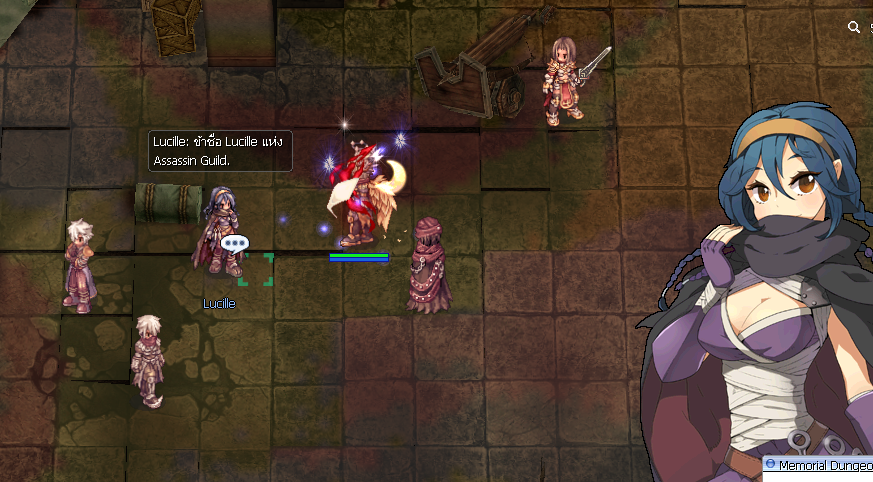Click the blue orb on Memorial Dungeon window
873x482 pixels.
point(771,465)
